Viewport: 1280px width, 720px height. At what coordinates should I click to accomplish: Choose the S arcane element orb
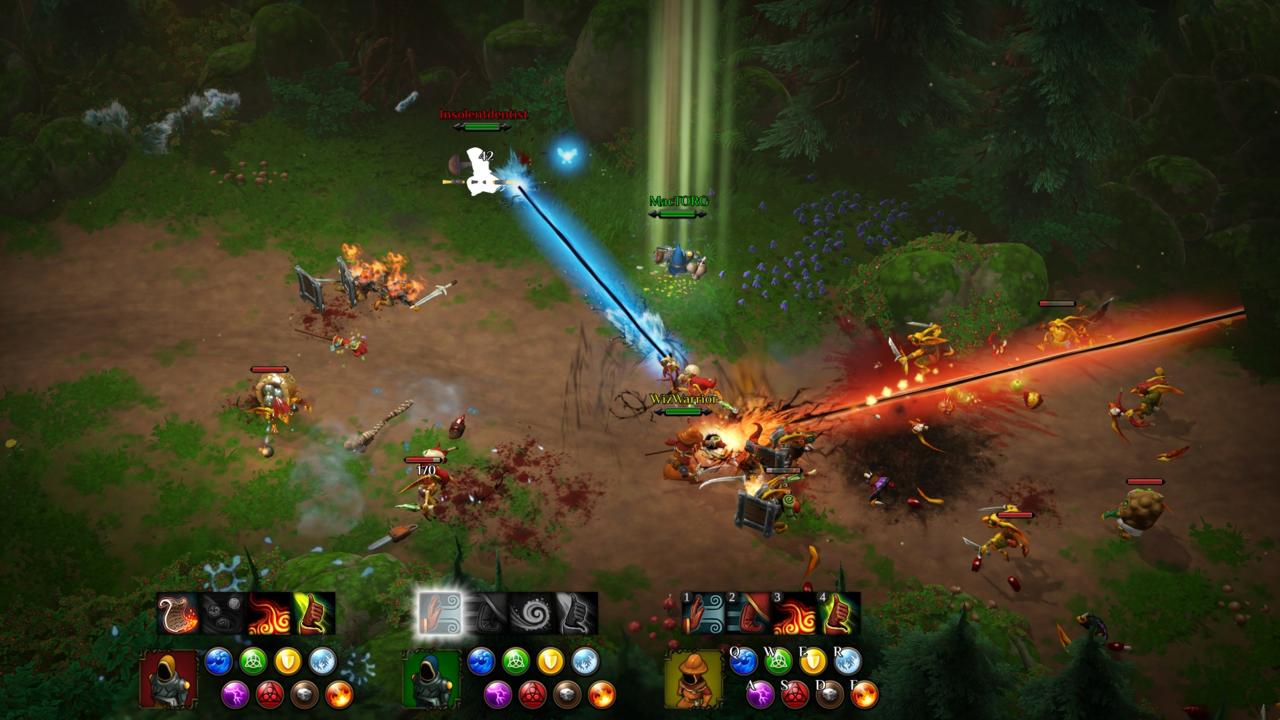(x=795, y=694)
